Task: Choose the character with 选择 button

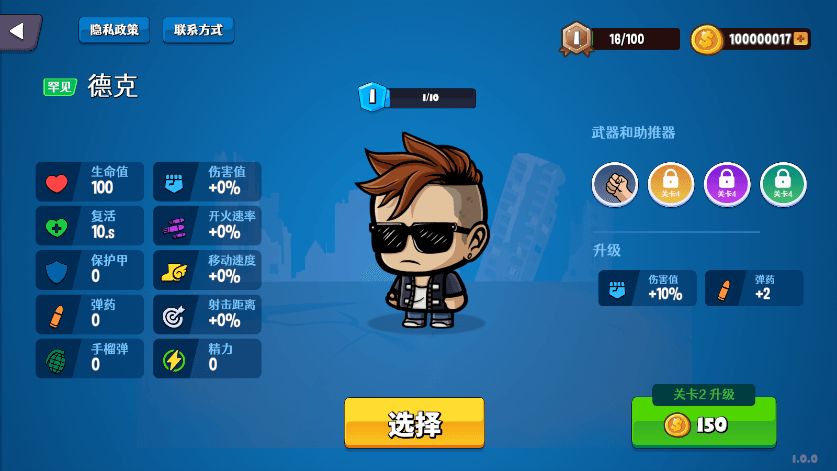Action: tap(414, 423)
